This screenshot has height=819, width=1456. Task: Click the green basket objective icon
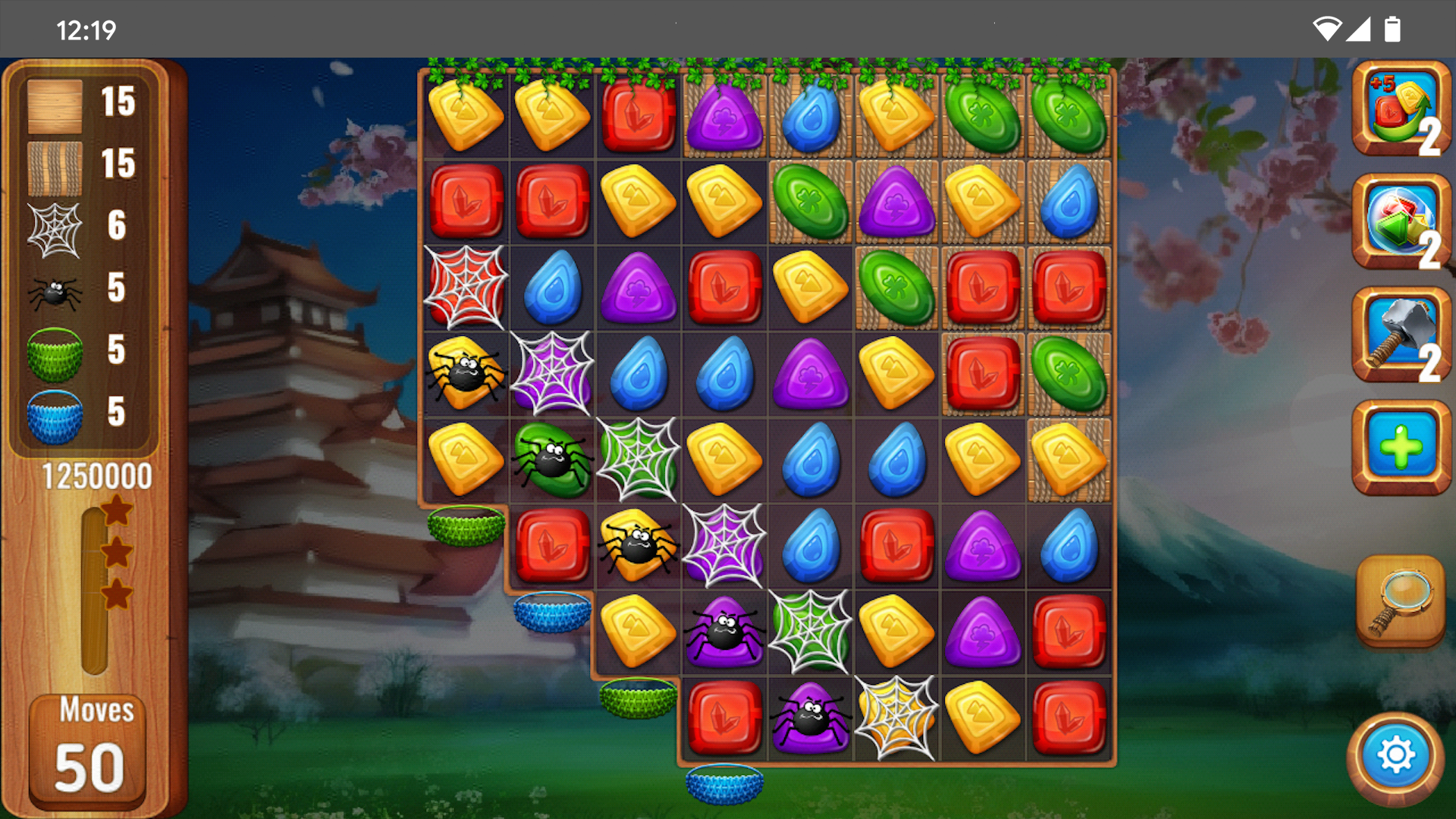(55, 355)
